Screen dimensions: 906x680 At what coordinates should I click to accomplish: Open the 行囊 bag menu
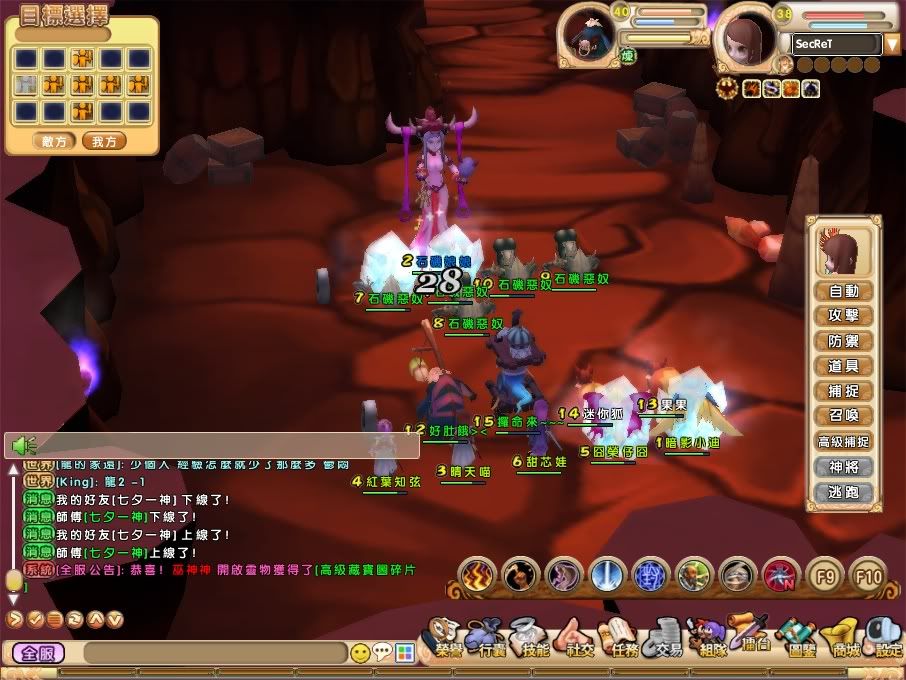pos(491,640)
